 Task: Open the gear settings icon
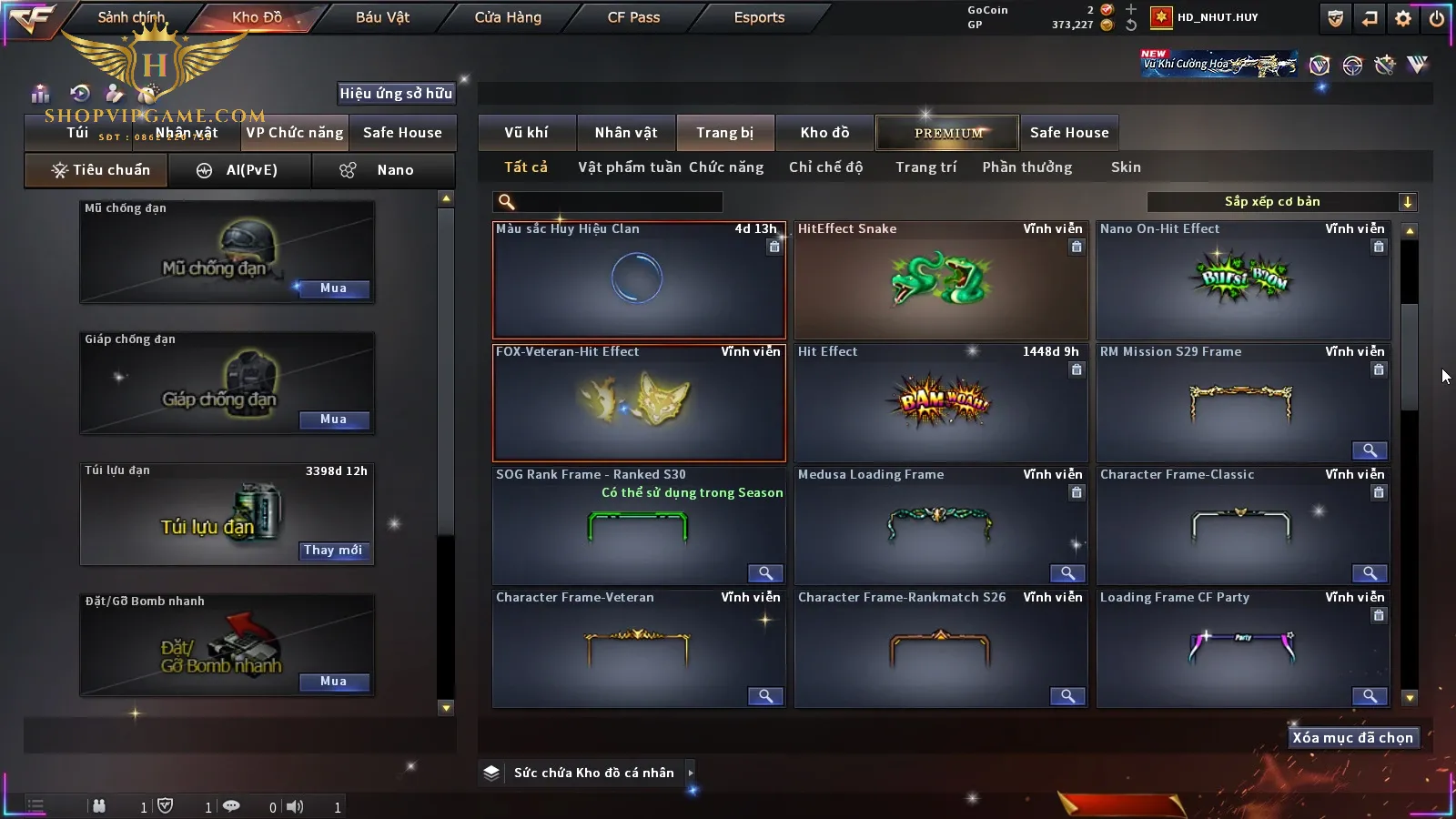tap(1403, 18)
